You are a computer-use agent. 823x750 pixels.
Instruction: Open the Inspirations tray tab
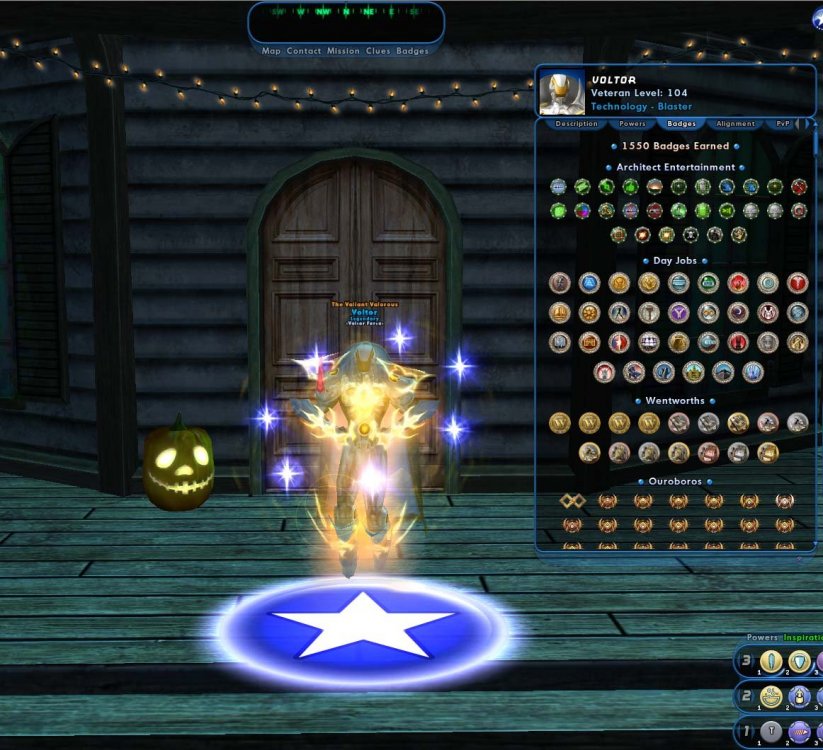point(802,637)
